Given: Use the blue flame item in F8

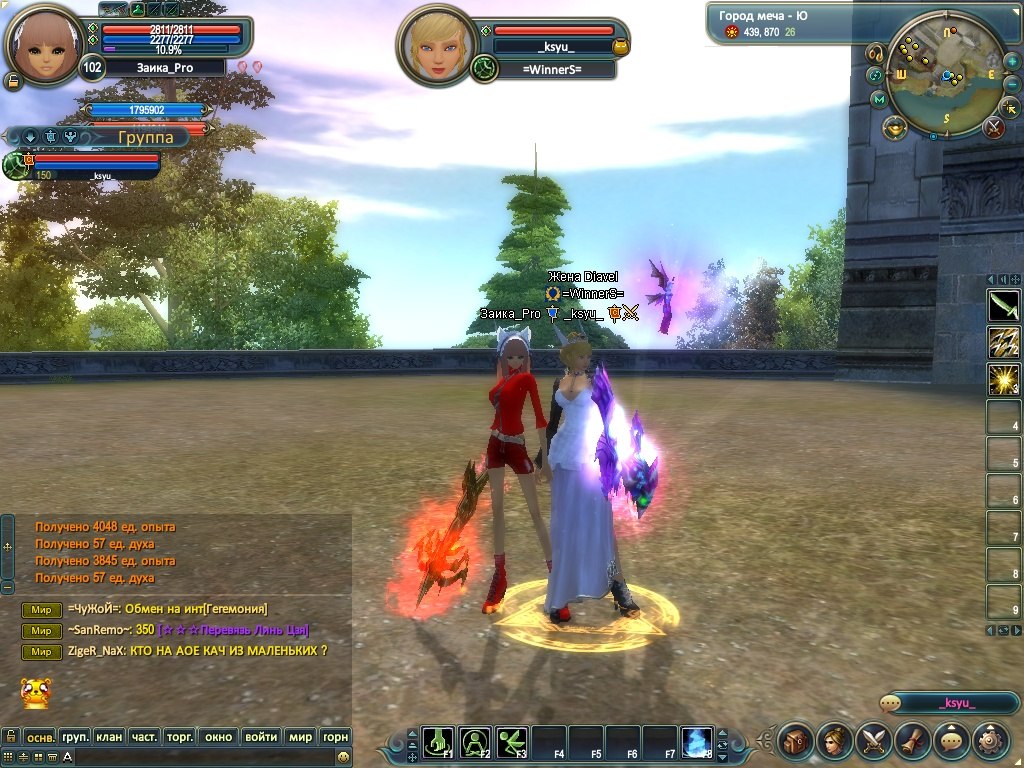Looking at the screenshot, I should (x=695, y=741).
